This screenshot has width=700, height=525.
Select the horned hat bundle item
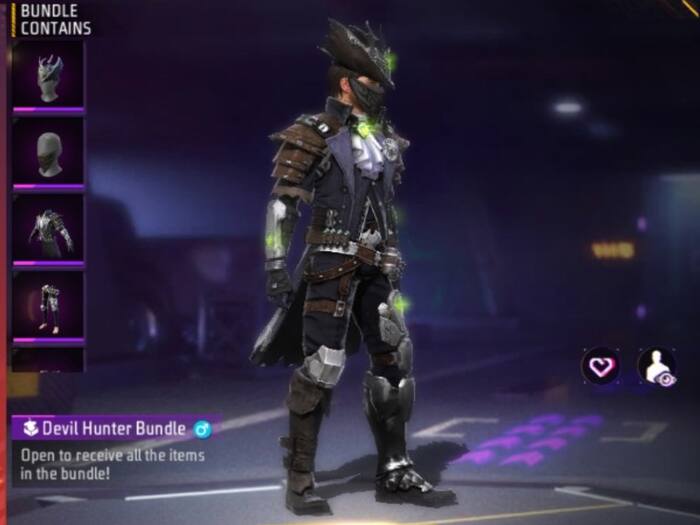click(x=48, y=75)
